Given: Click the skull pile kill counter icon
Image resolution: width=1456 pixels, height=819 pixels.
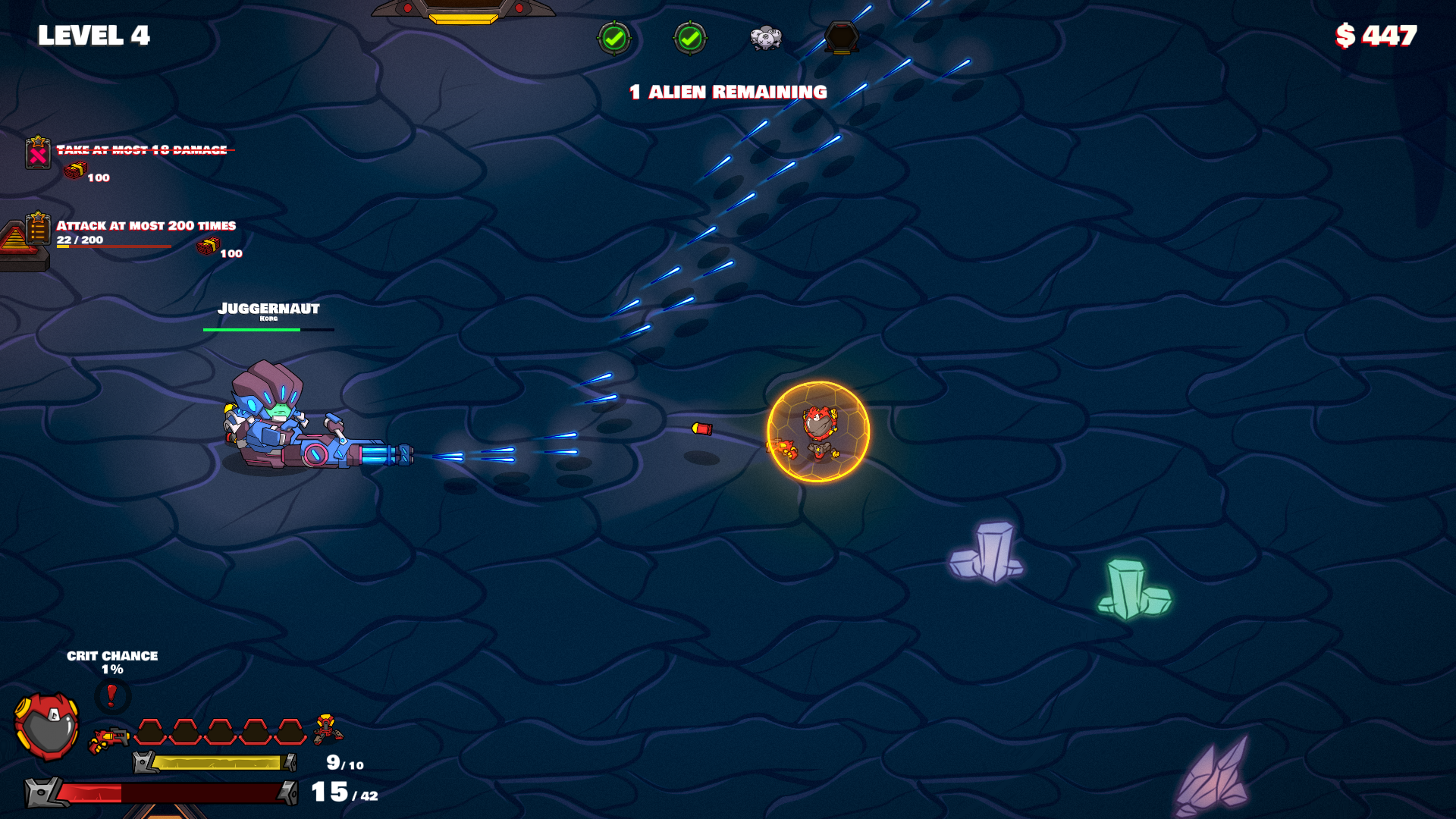Looking at the screenshot, I should (766, 38).
